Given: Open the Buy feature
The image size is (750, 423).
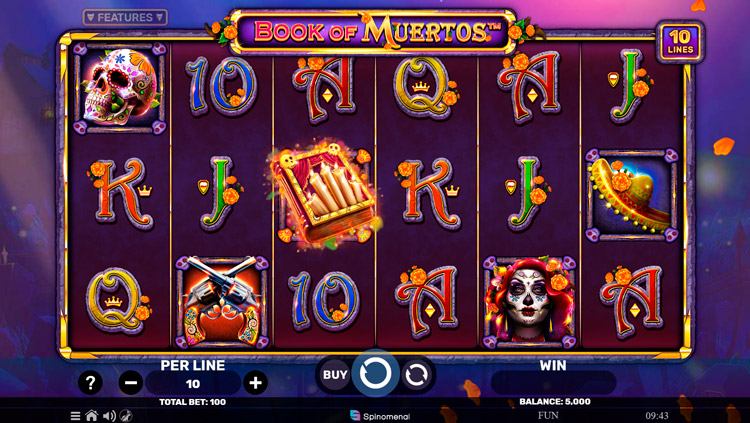Looking at the screenshot, I should pos(335,375).
